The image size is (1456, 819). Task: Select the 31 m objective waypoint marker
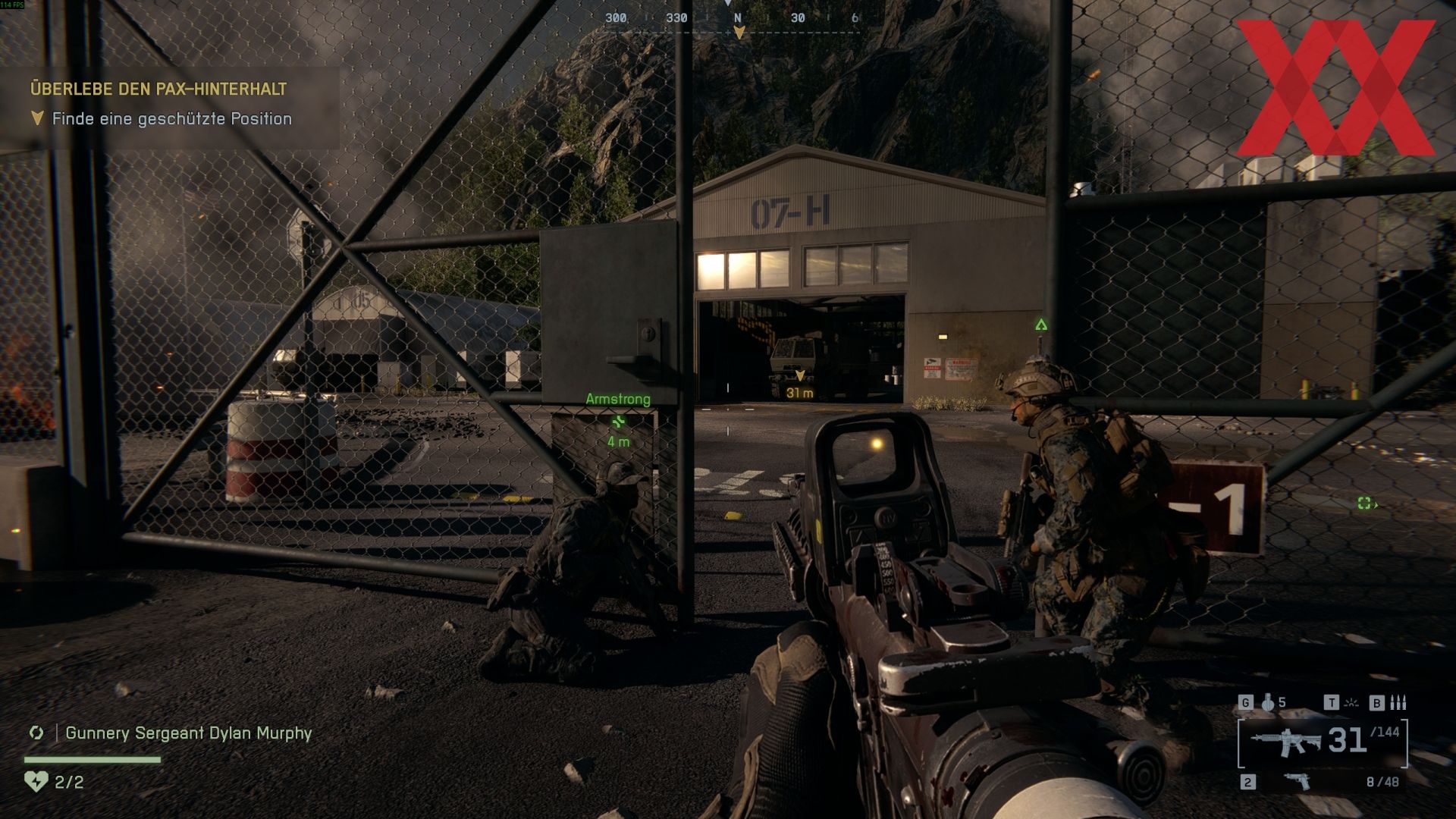click(799, 377)
